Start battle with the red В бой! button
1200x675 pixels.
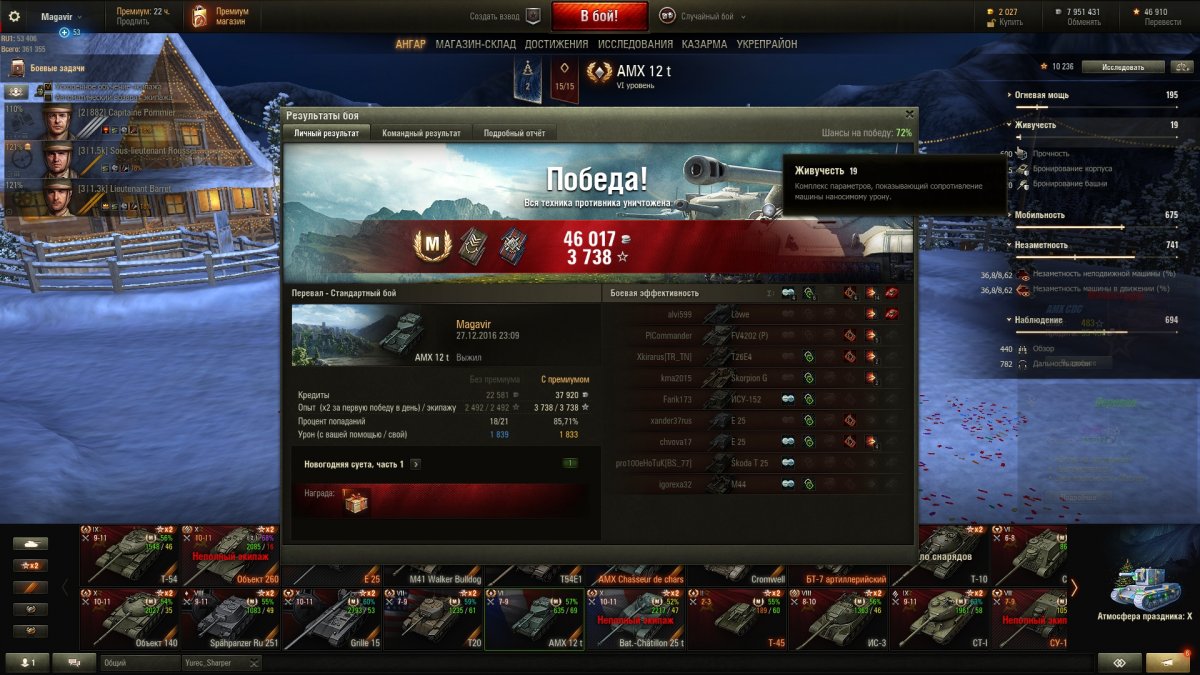click(x=599, y=16)
